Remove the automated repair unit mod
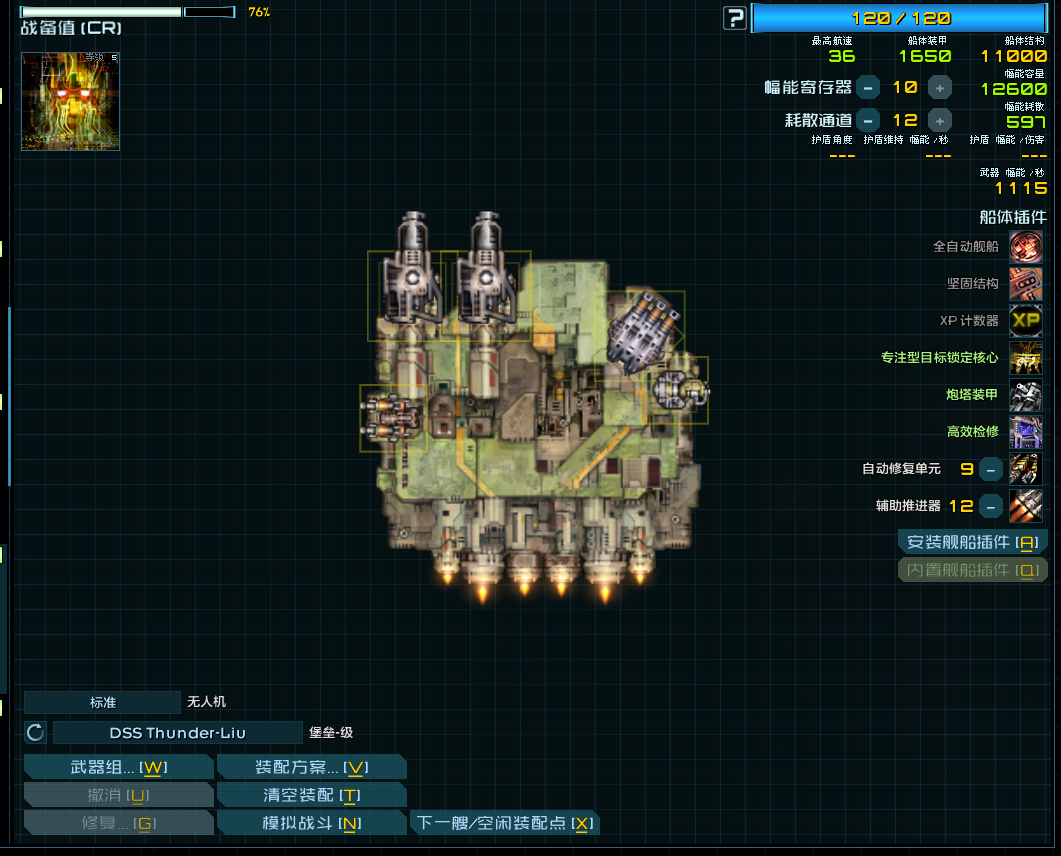The height and width of the screenshot is (856, 1061). [990, 468]
